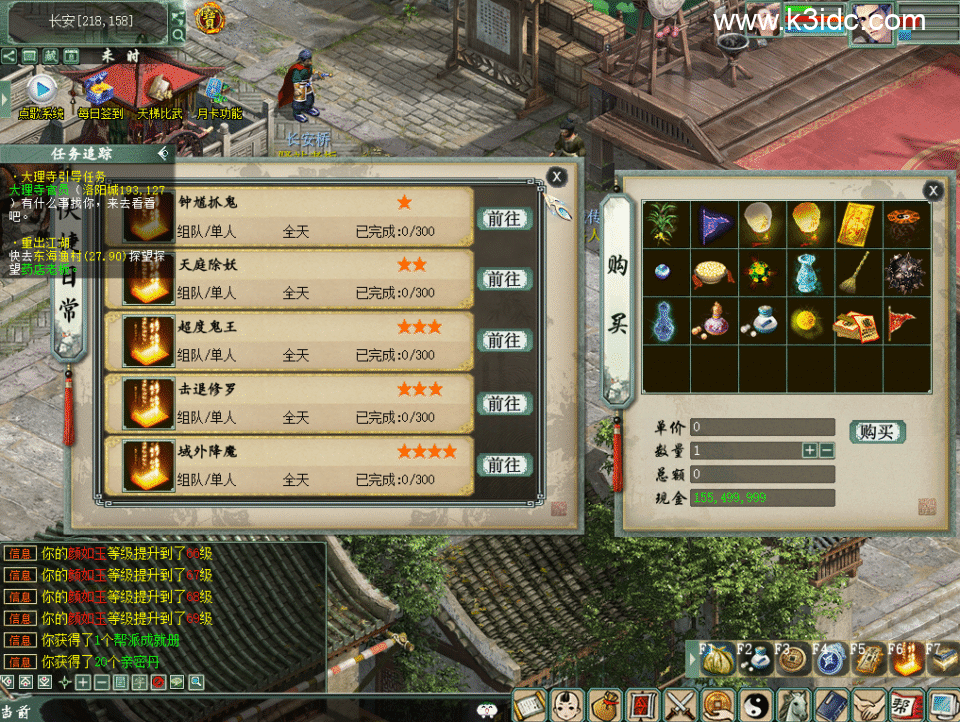
Task: Confirm with the 购买 buy button
Action: coord(877,432)
